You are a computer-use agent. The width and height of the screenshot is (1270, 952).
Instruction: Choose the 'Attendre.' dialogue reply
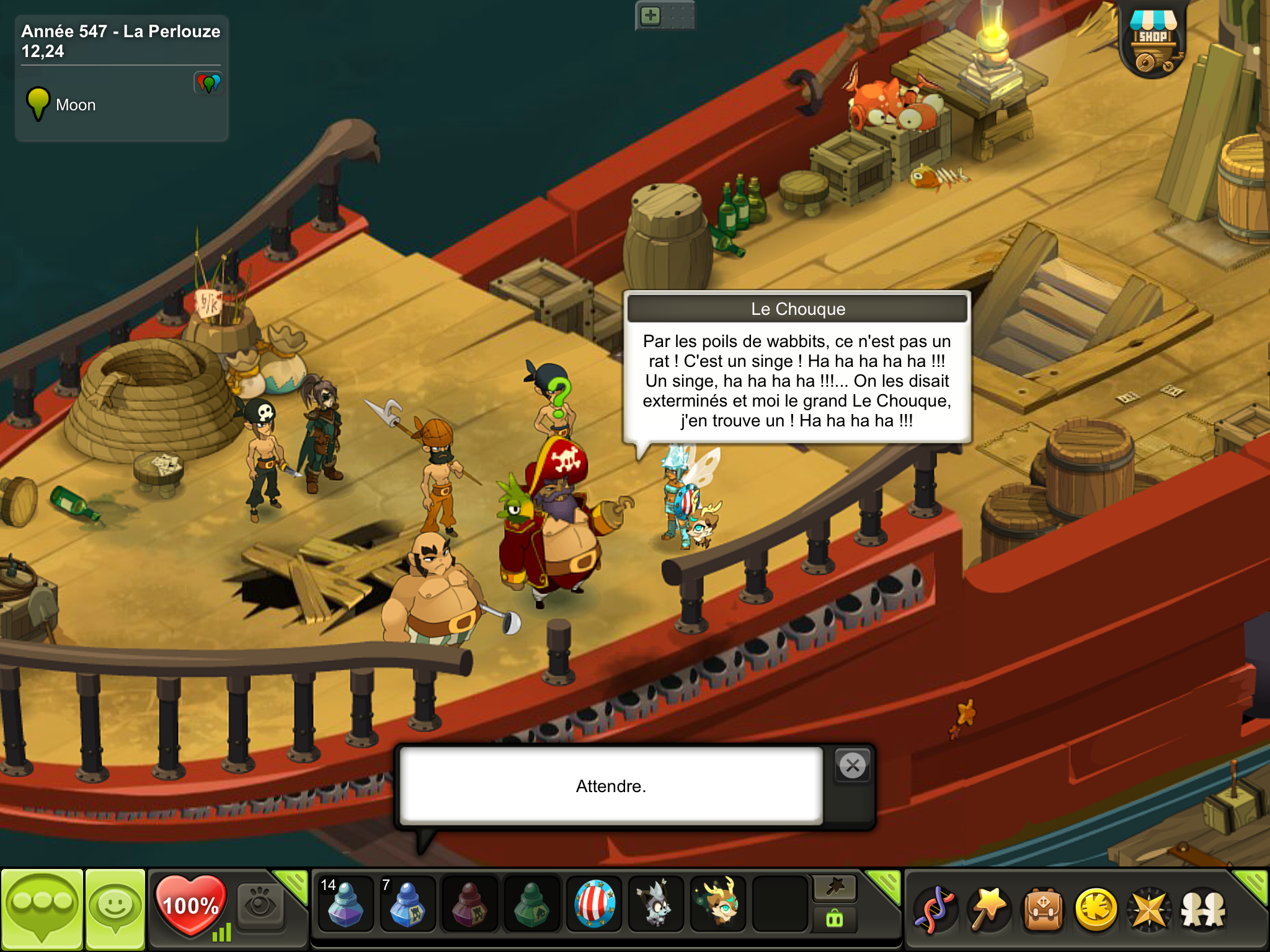point(611,786)
